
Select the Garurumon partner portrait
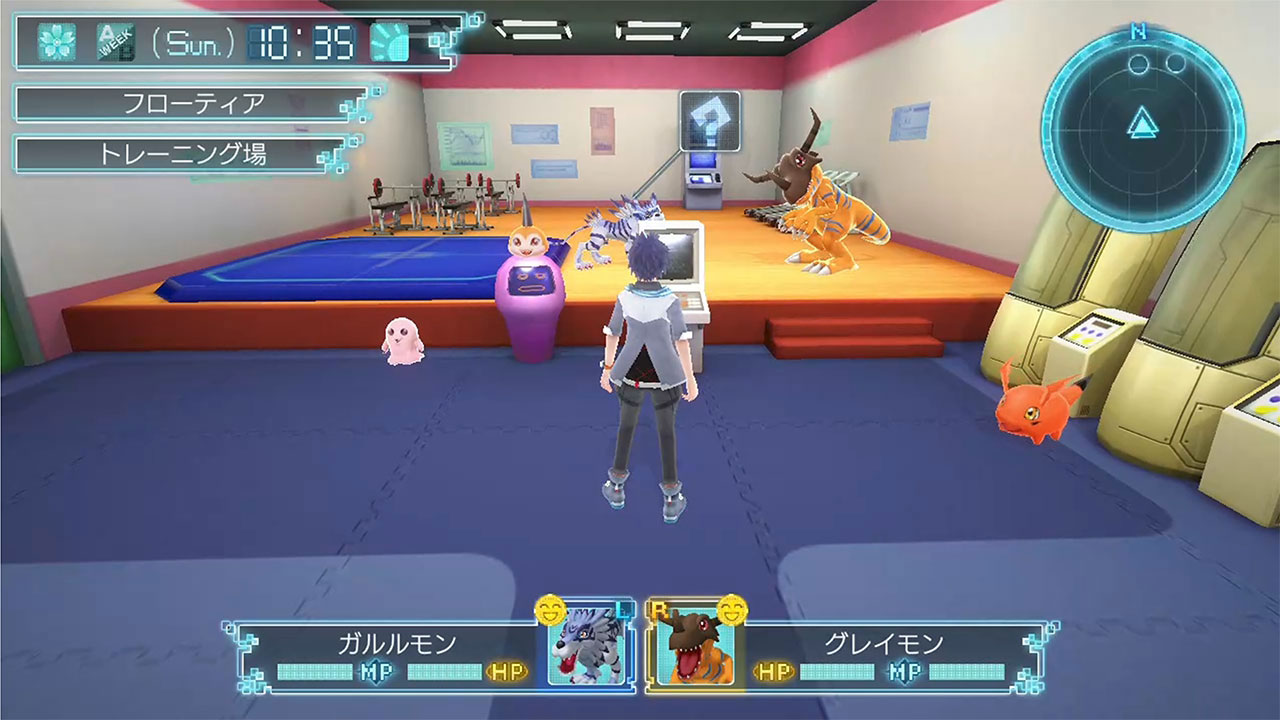586,645
